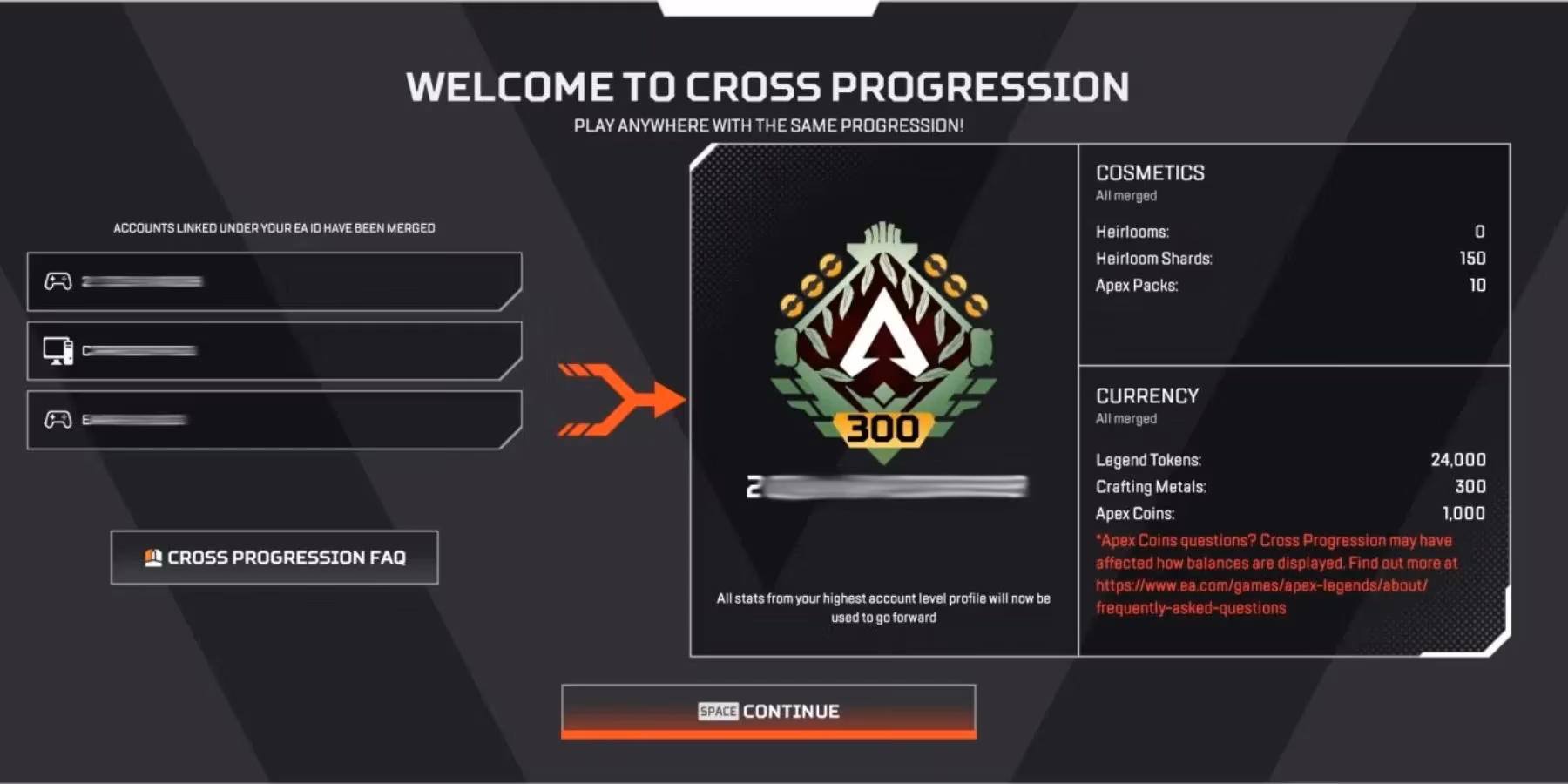Click the gamepad icon on the first linked account
The height and width of the screenshot is (784, 1568).
(57, 280)
